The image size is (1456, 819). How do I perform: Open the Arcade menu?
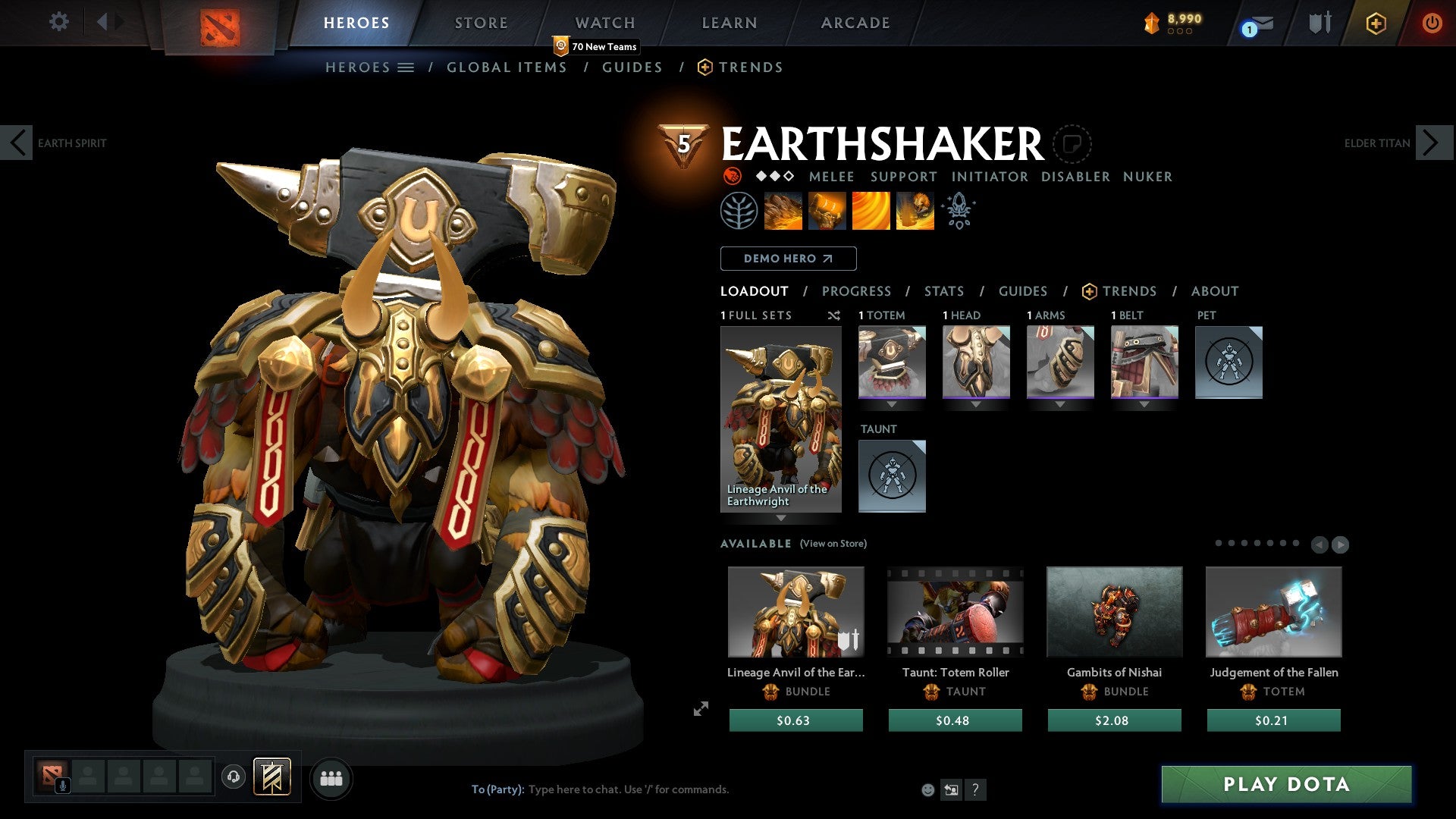click(x=855, y=22)
